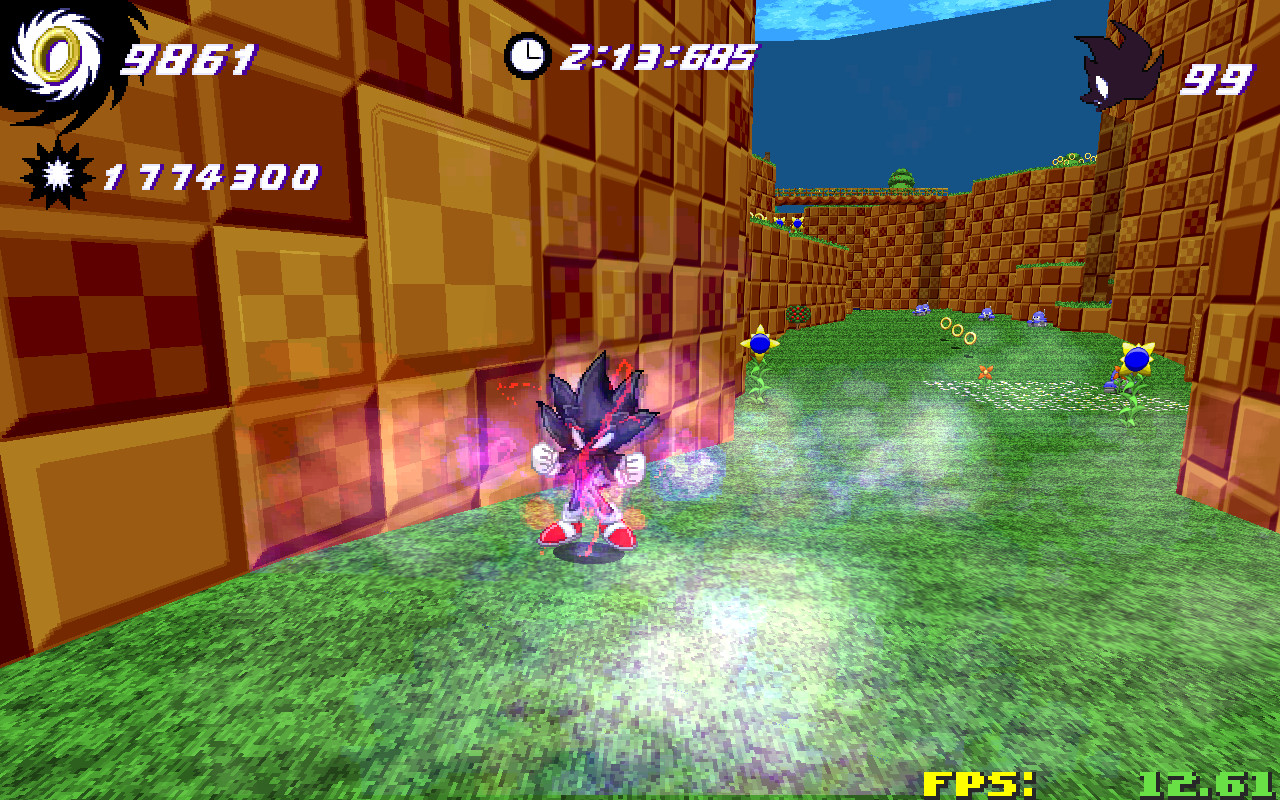Click the orange X marker on the grass

coord(985,373)
